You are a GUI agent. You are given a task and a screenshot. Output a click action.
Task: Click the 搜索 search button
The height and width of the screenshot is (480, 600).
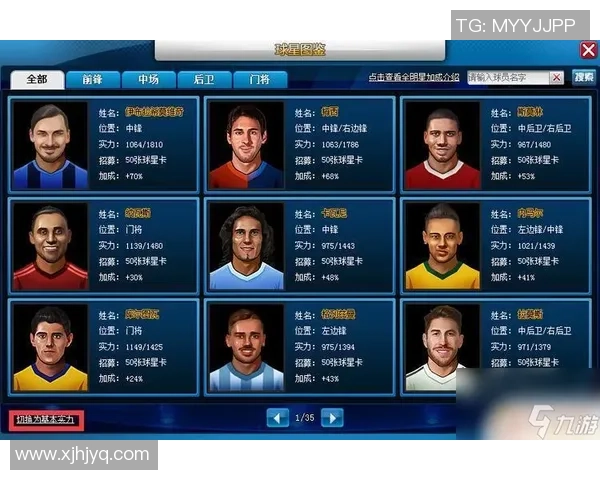(x=583, y=77)
